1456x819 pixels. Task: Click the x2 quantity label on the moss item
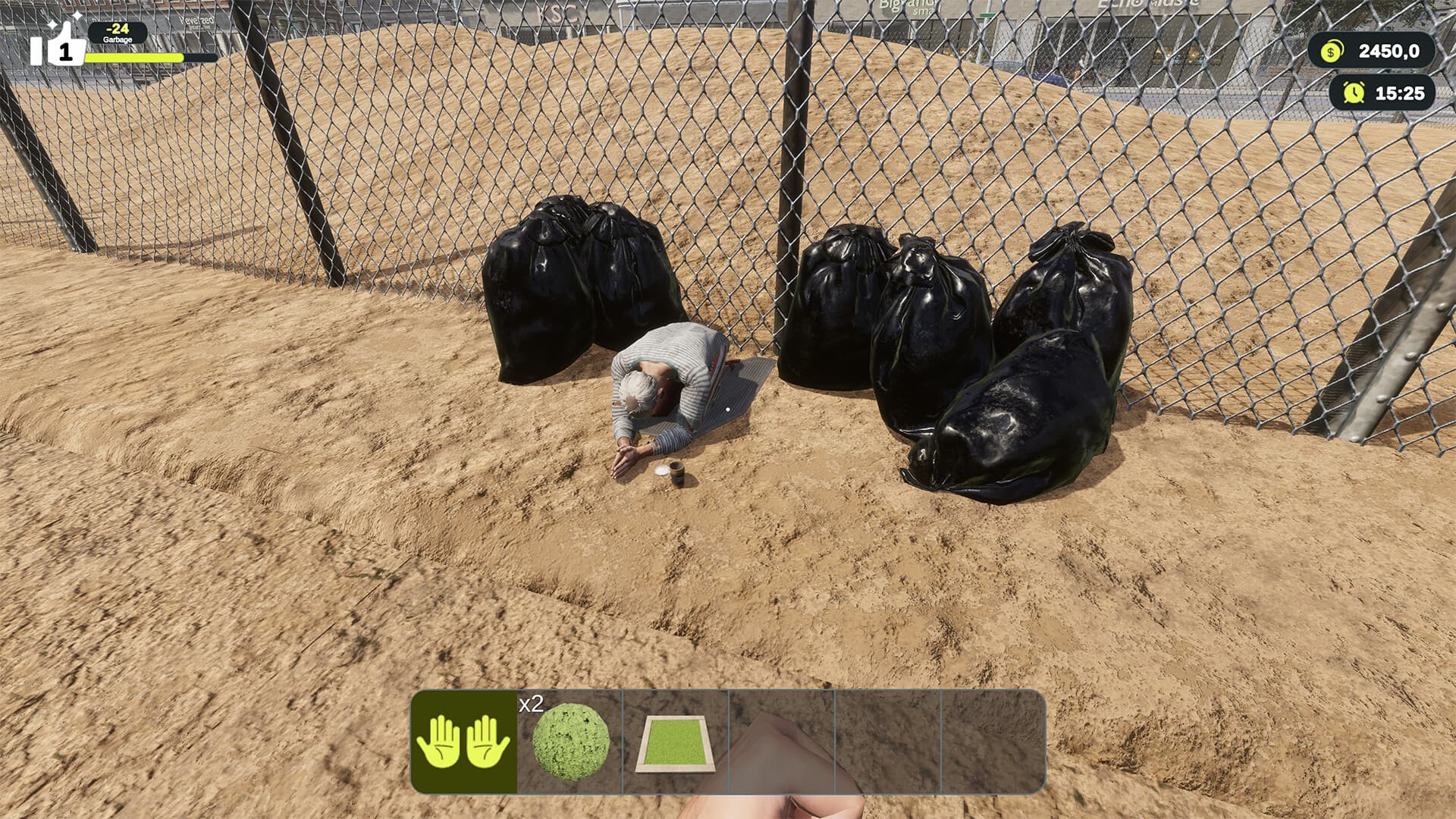(532, 704)
